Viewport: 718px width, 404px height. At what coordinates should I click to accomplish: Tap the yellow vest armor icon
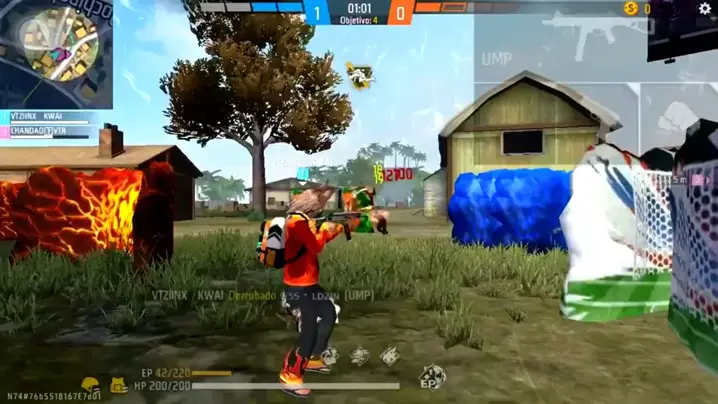[x=118, y=385]
